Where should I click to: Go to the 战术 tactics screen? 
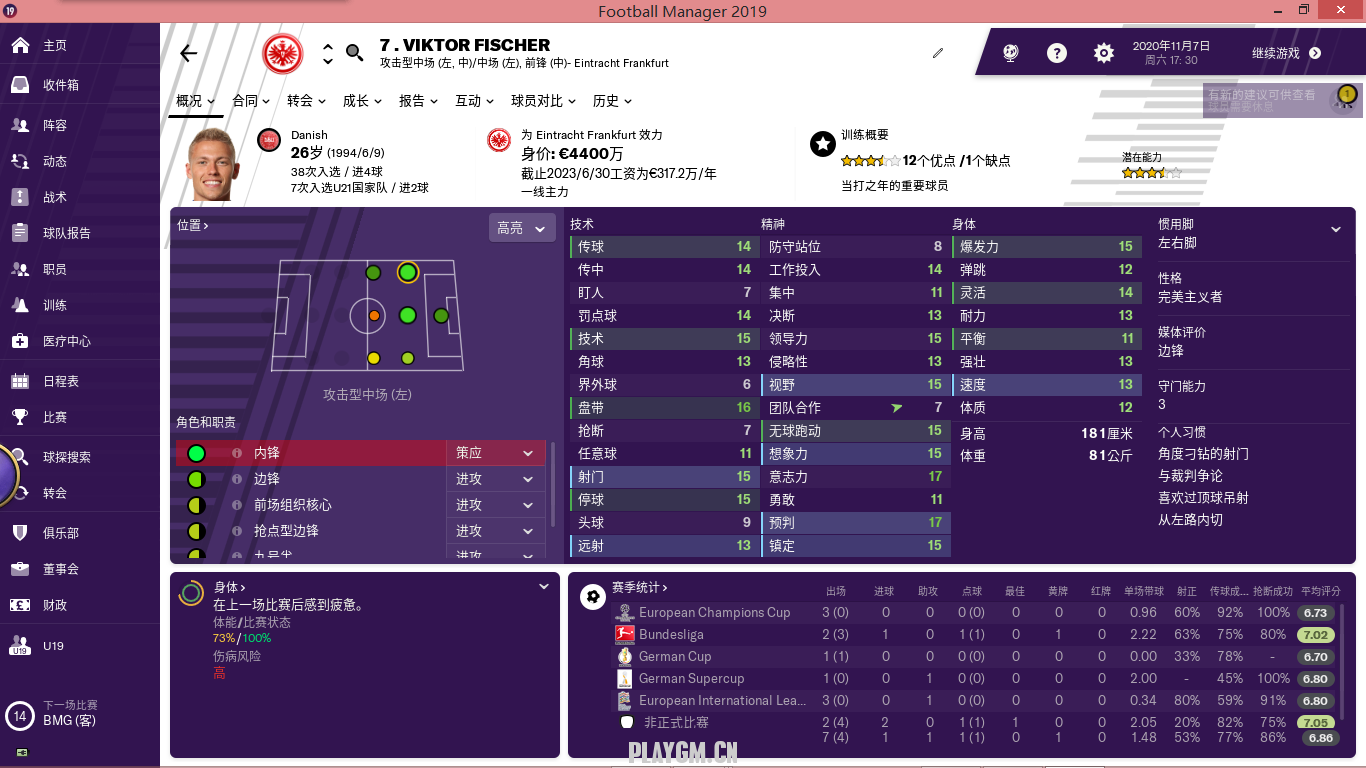coord(54,197)
